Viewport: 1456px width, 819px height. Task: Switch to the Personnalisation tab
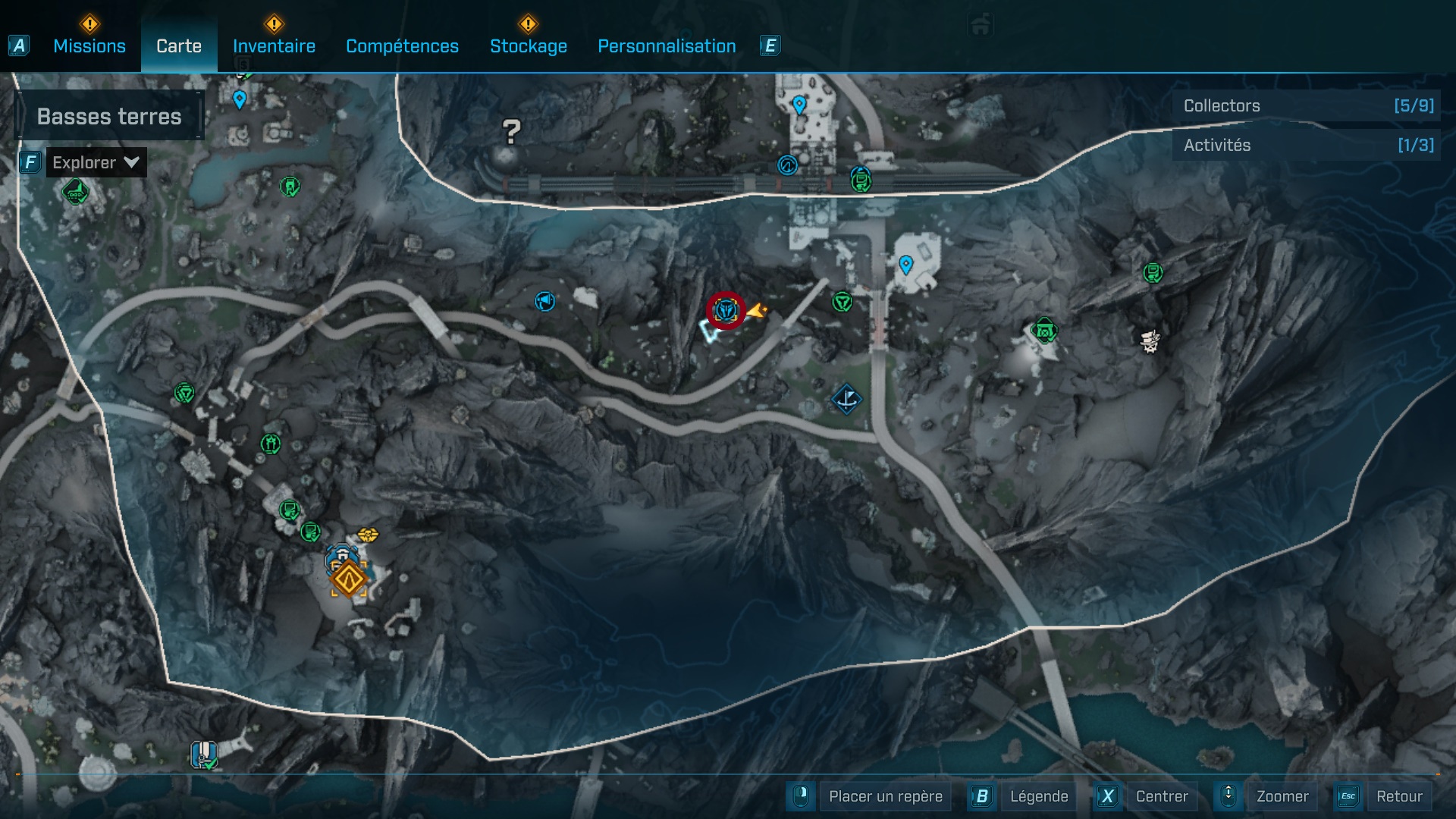667,46
